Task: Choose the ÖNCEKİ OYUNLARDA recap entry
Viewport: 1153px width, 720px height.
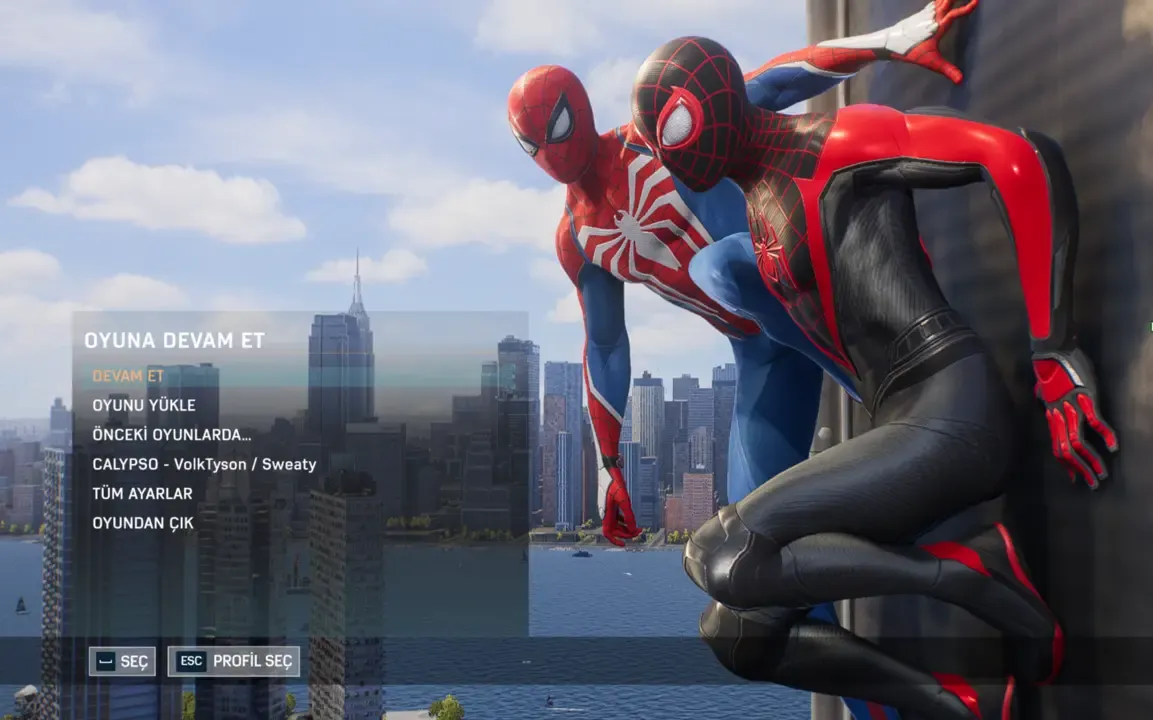Action: point(171,435)
